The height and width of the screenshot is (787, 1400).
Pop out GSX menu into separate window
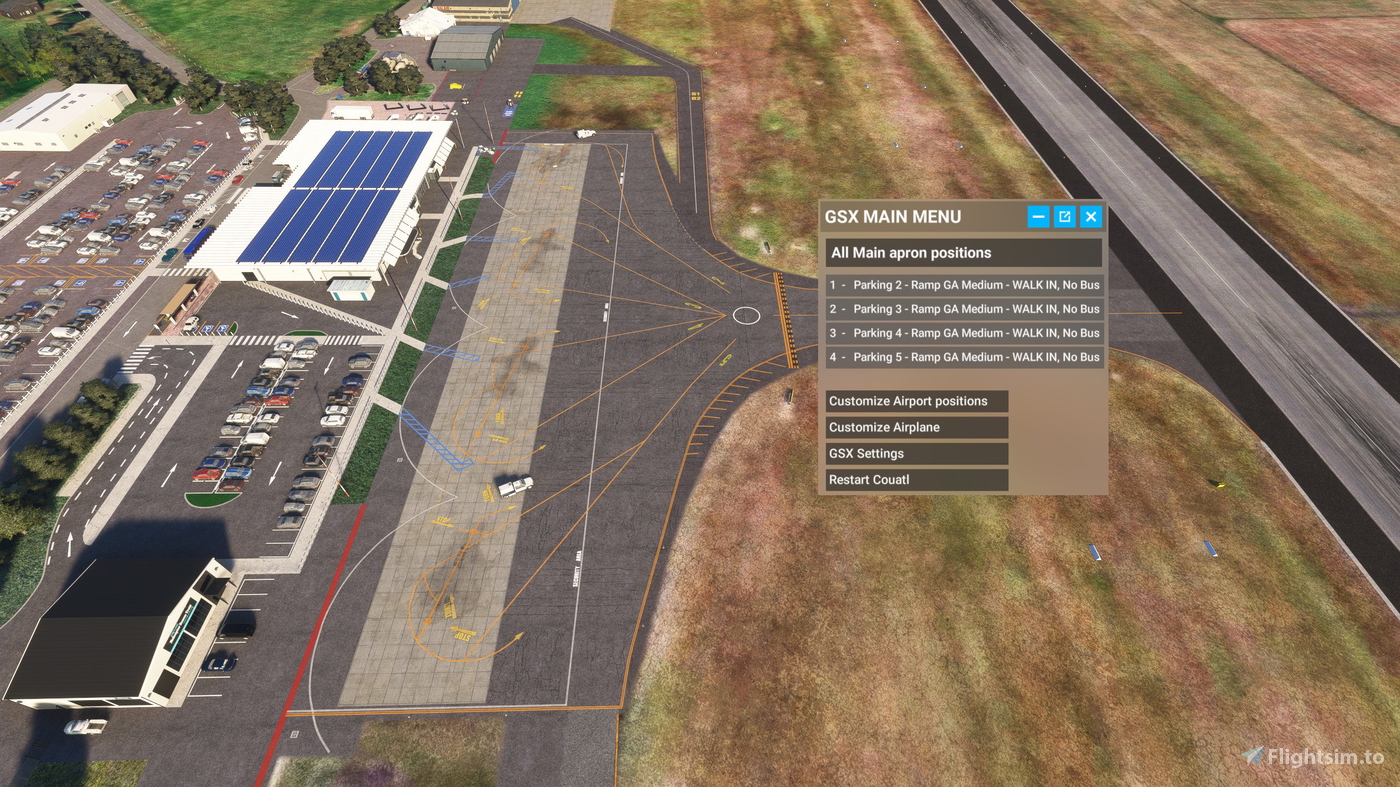coord(1064,216)
